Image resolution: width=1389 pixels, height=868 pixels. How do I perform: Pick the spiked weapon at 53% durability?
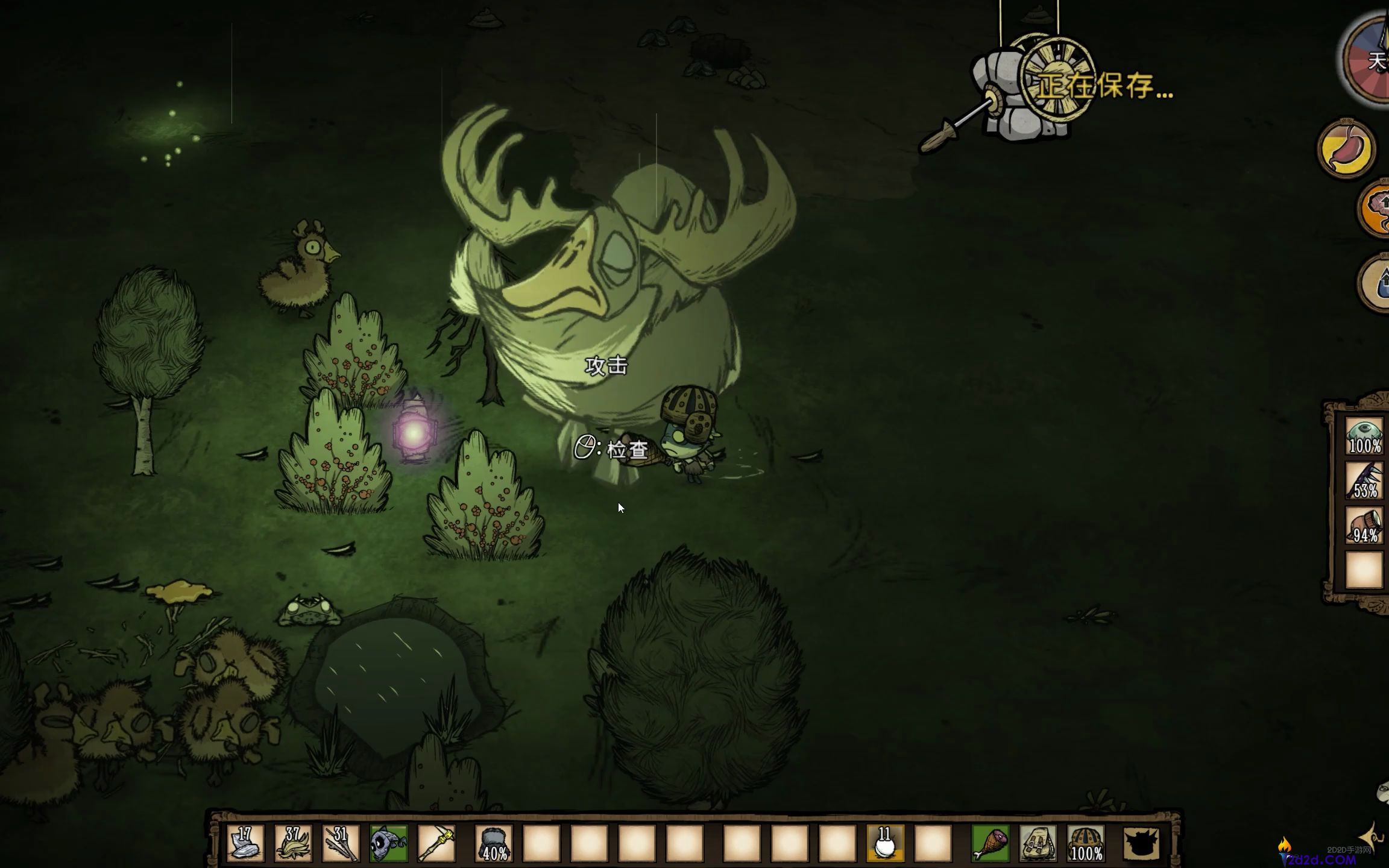(x=1364, y=480)
